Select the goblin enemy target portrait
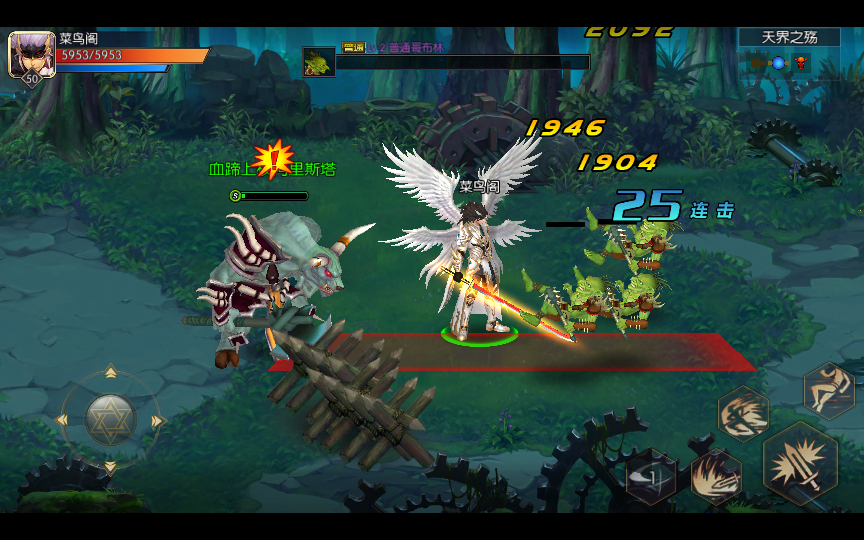864x540 pixels. [319, 62]
